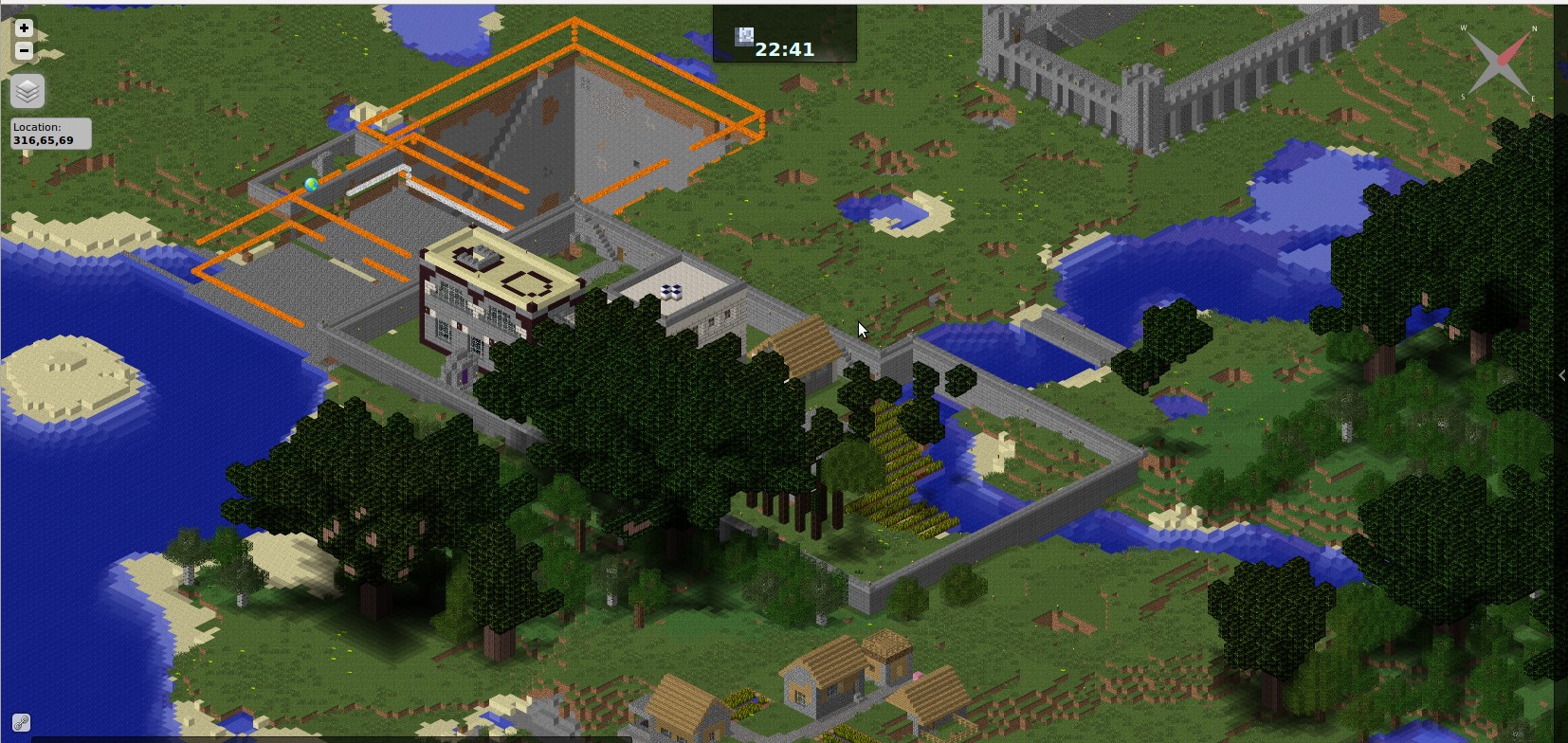Zoom in with the plus button
The width and height of the screenshot is (1568, 743).
click(24, 28)
